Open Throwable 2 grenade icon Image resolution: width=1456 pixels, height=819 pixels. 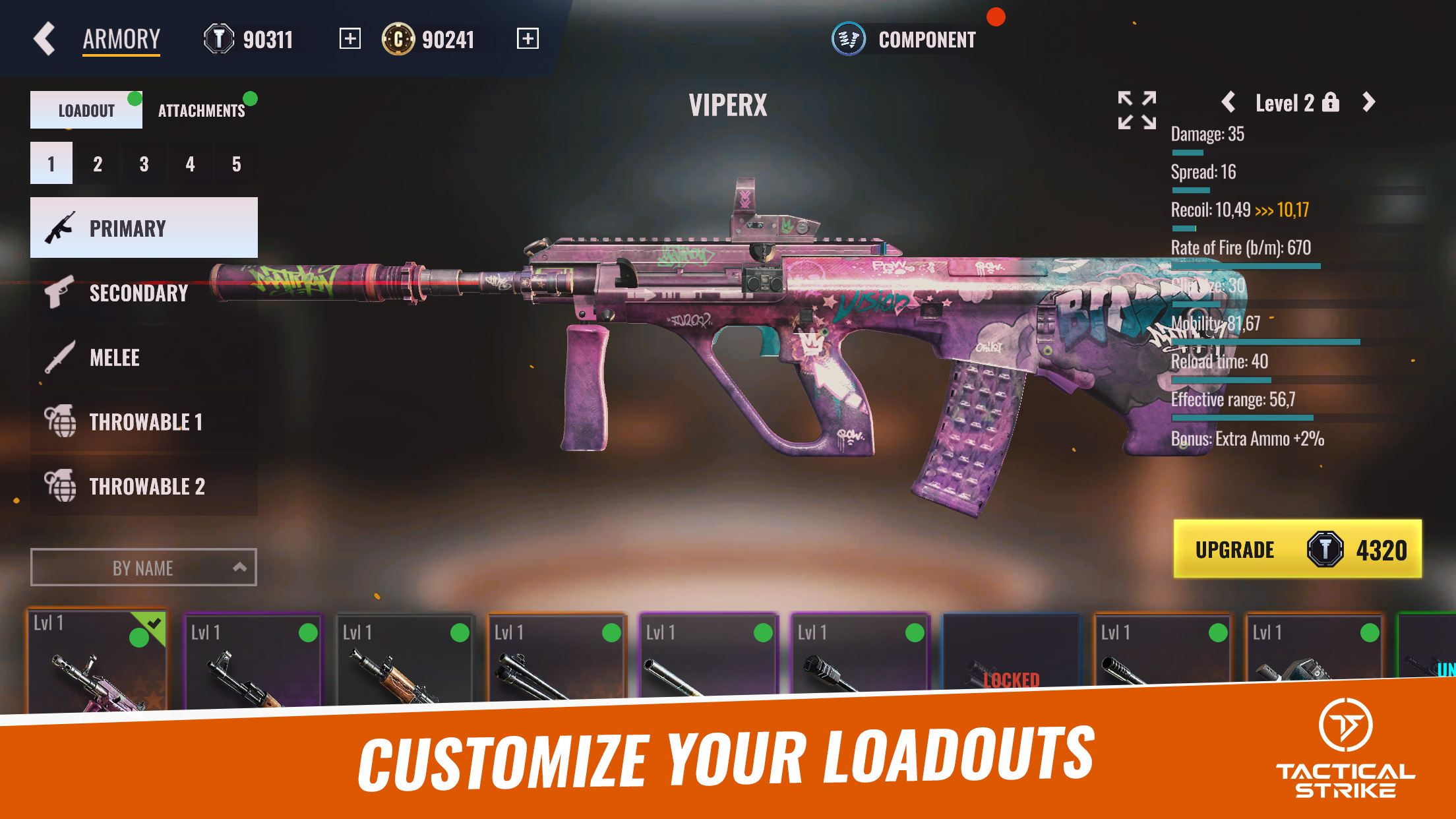click(61, 487)
